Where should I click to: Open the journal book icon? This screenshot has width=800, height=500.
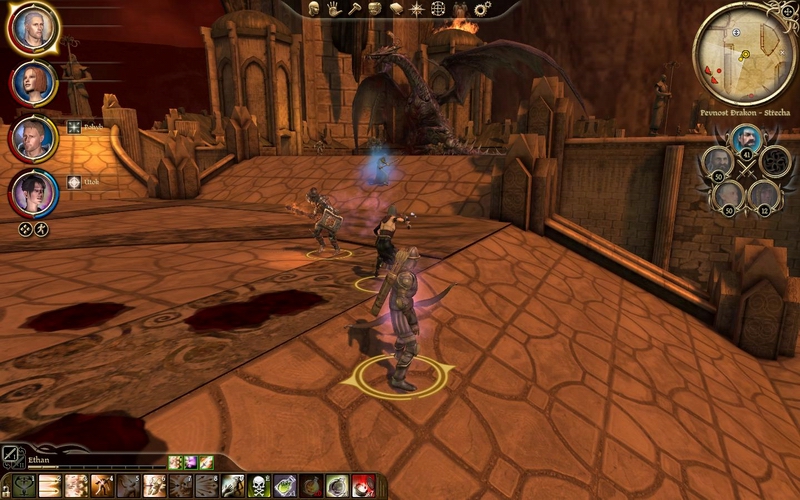point(397,9)
